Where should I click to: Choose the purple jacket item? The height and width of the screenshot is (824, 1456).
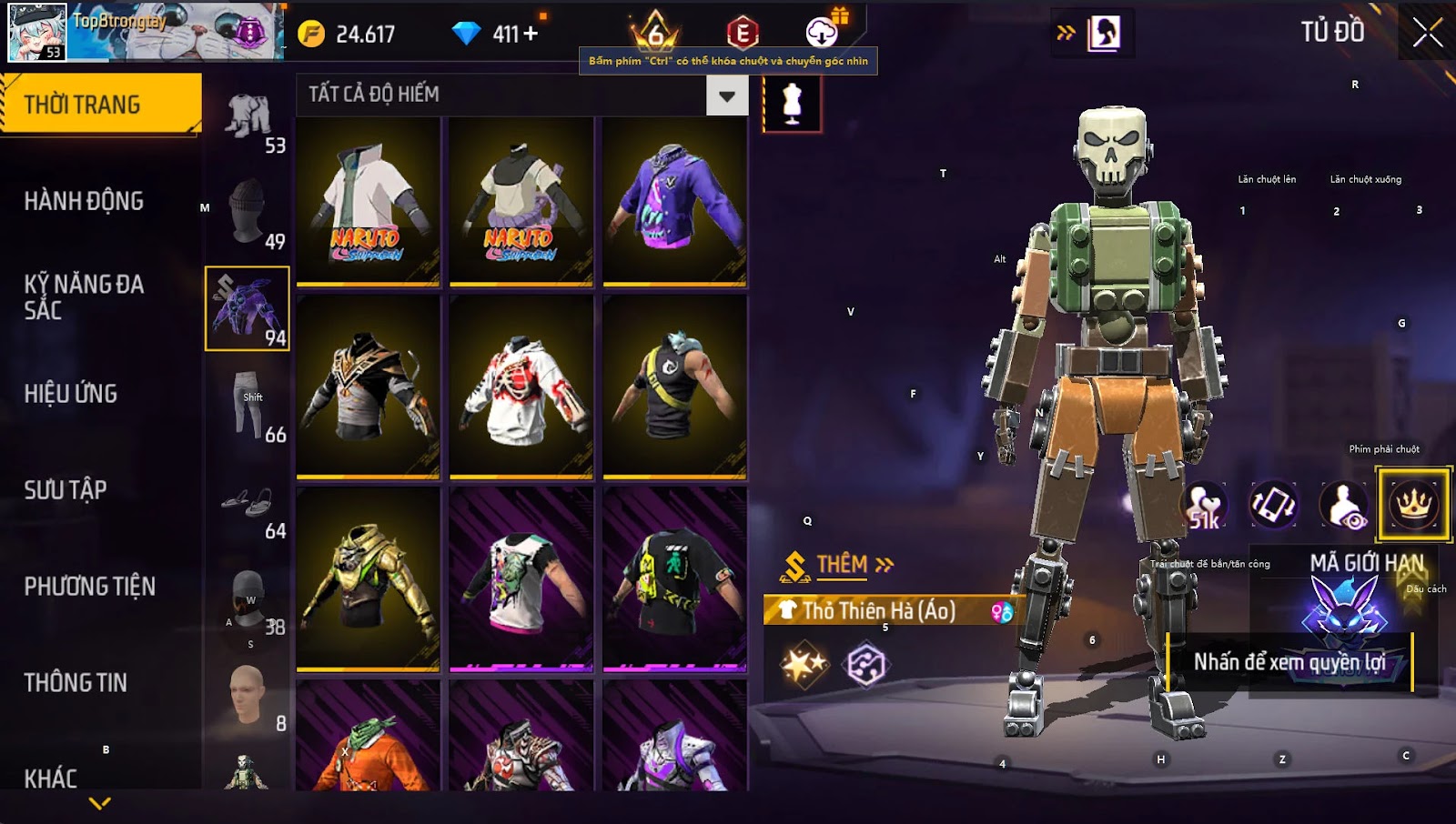point(674,202)
